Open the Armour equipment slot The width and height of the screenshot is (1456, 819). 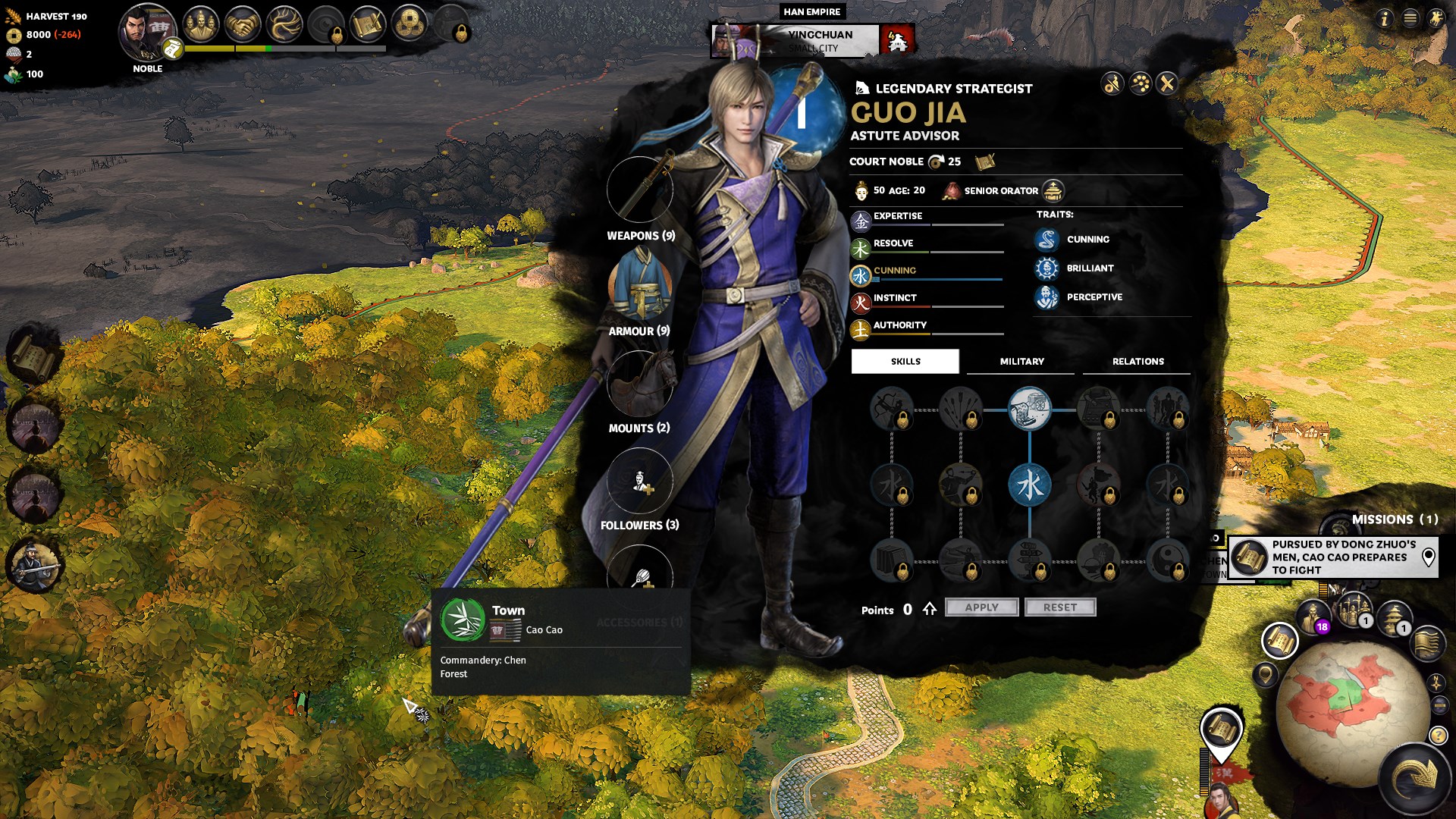click(640, 286)
